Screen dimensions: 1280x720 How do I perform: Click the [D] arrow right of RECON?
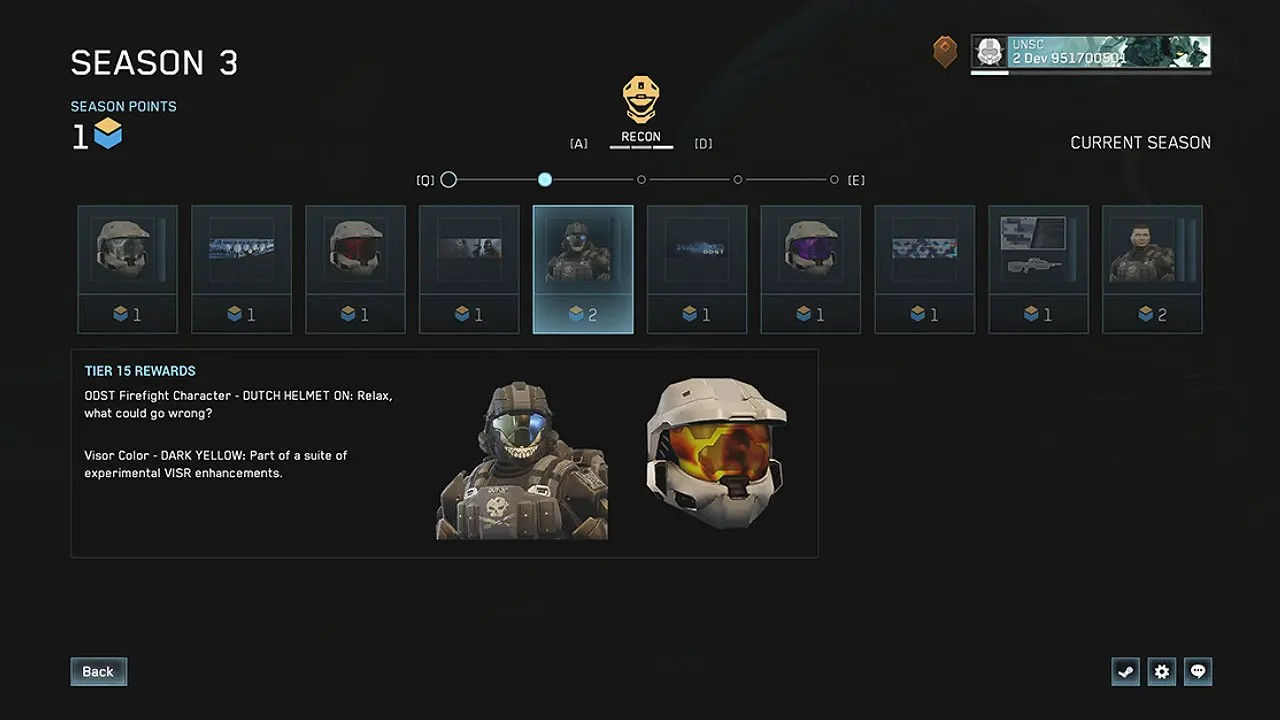(x=703, y=143)
